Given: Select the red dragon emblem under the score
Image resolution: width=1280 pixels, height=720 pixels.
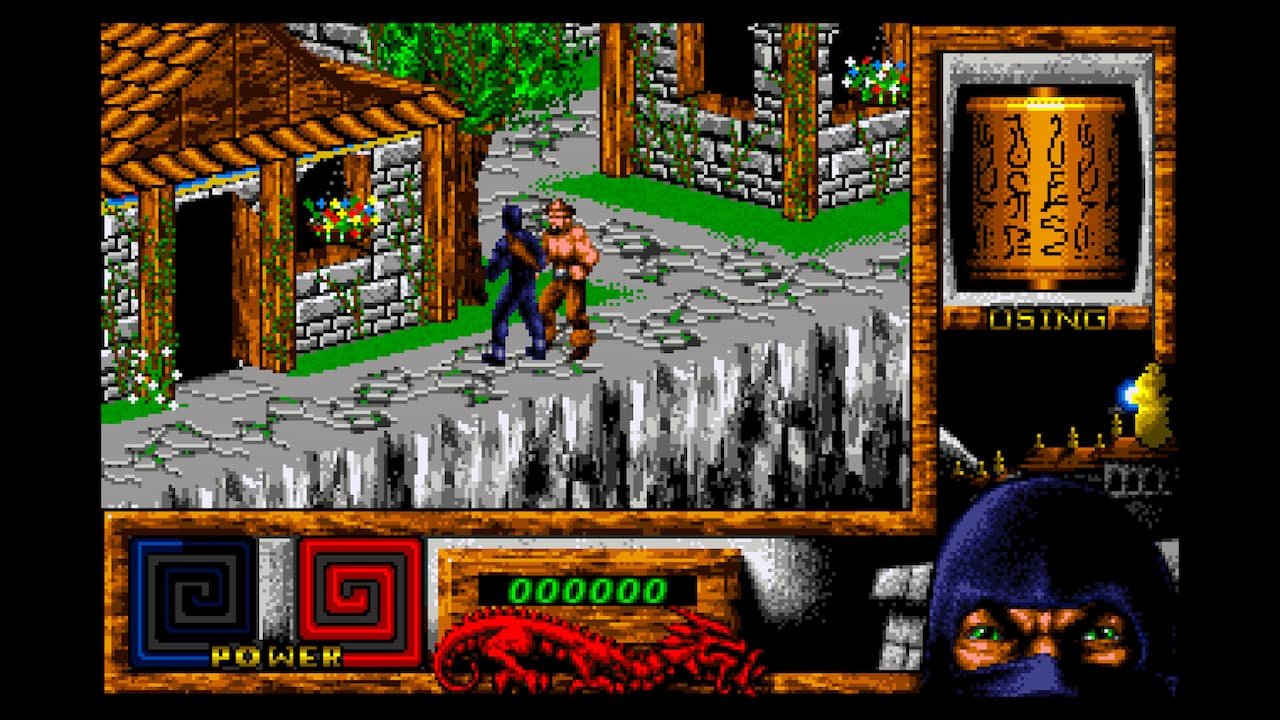Looking at the screenshot, I should click(x=590, y=650).
